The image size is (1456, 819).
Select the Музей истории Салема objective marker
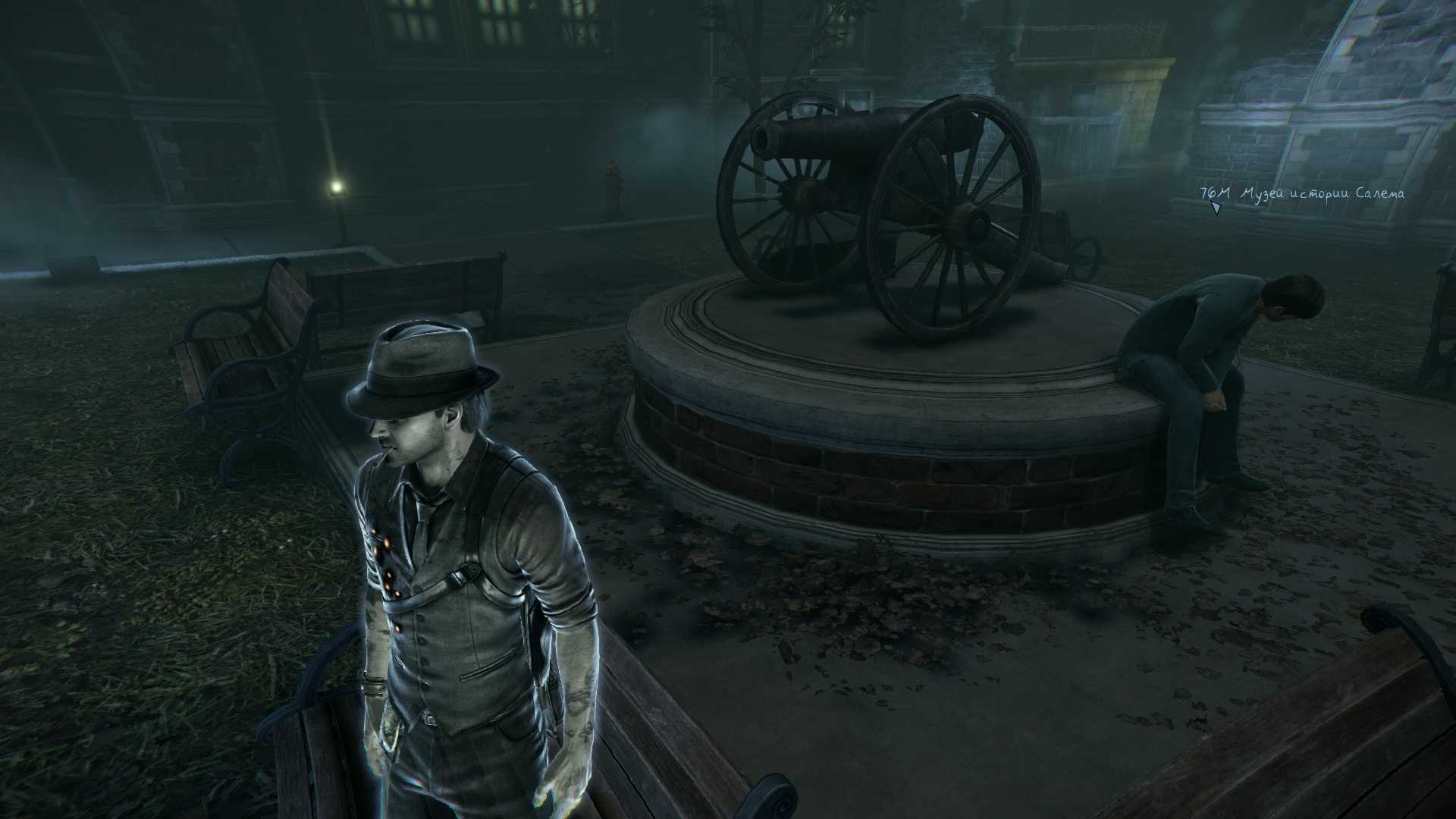point(1216,207)
